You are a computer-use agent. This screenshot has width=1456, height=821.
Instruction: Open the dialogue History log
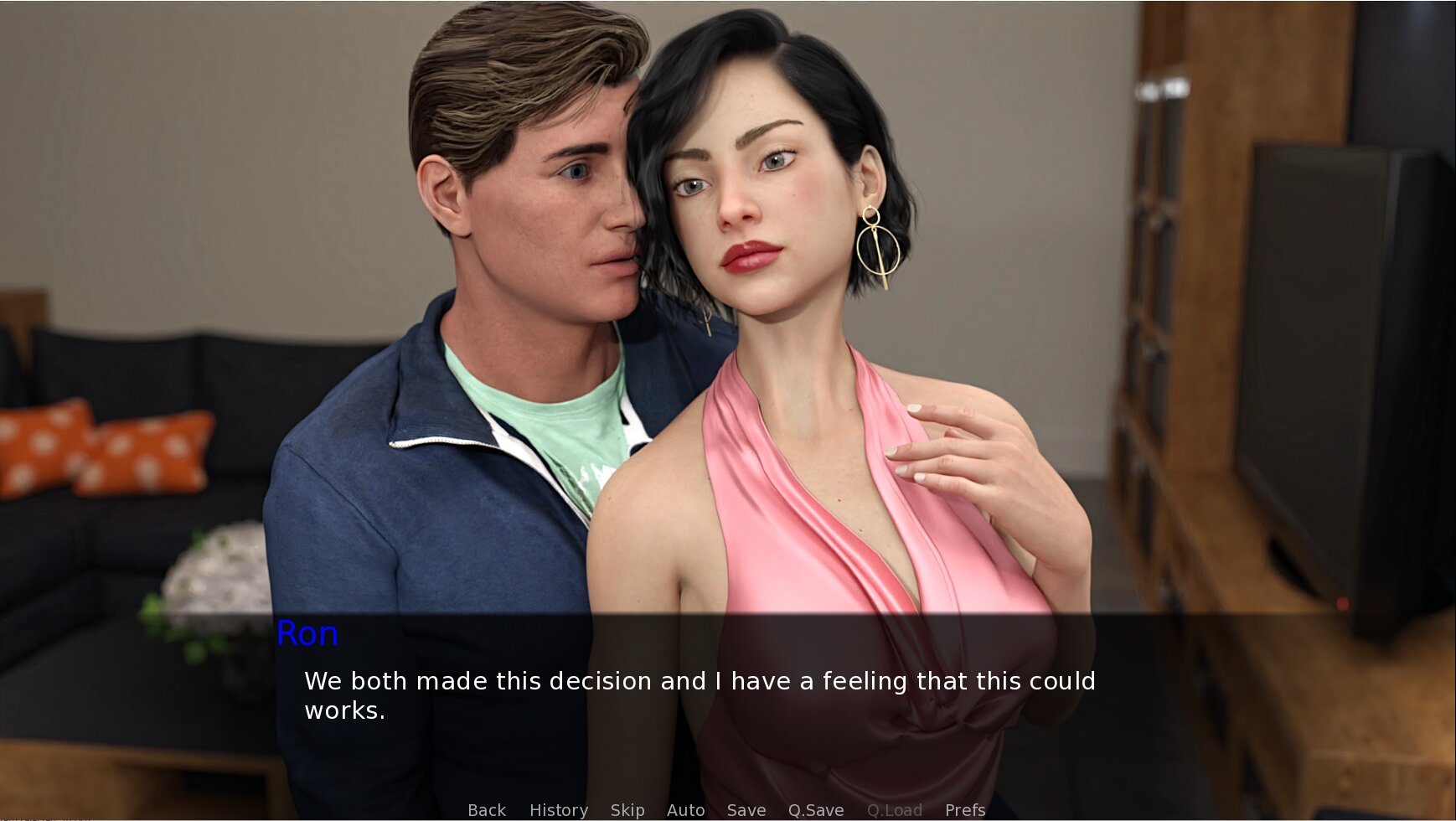pos(558,810)
